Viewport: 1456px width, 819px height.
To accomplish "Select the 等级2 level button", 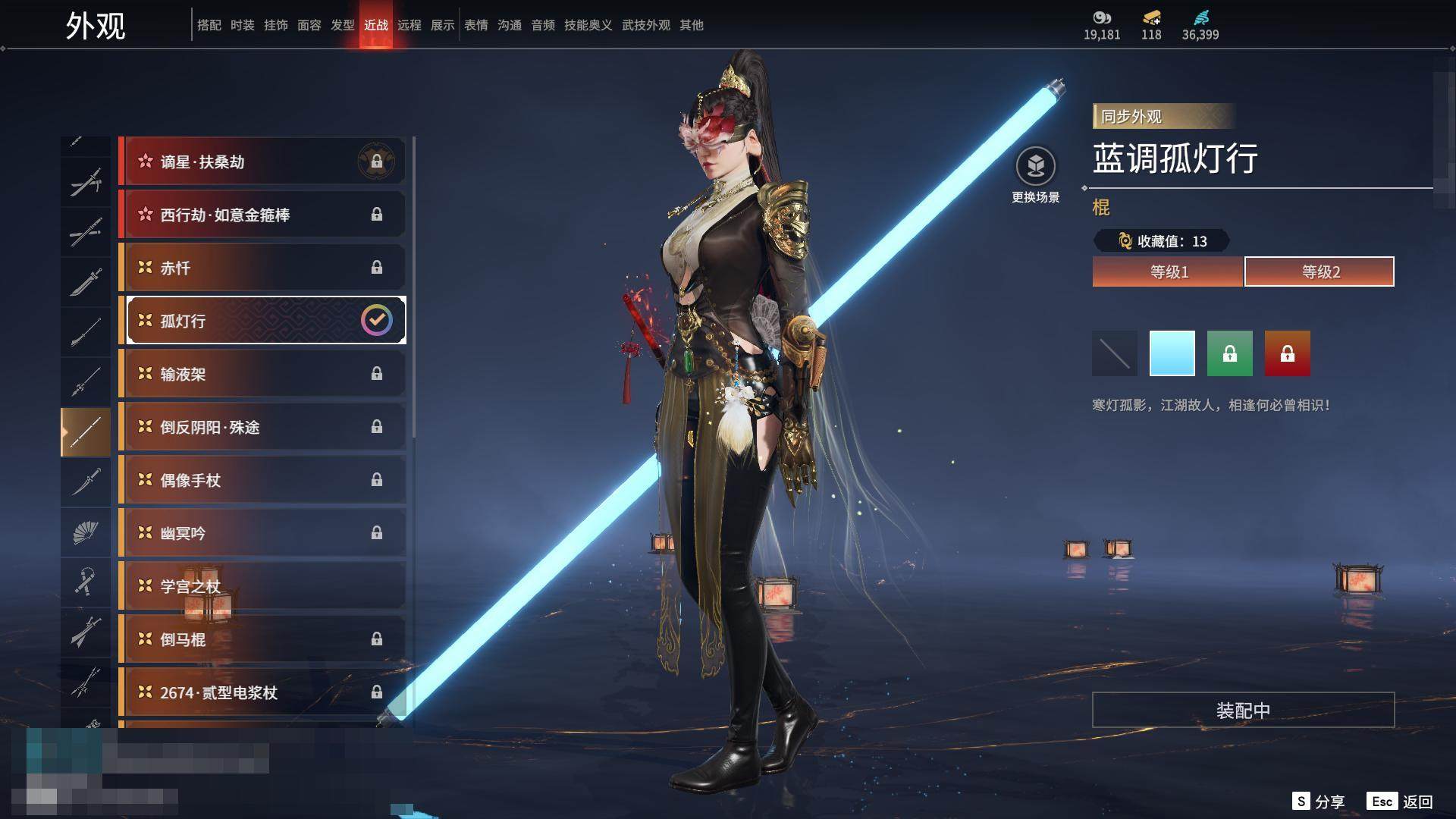I will coord(1319,271).
